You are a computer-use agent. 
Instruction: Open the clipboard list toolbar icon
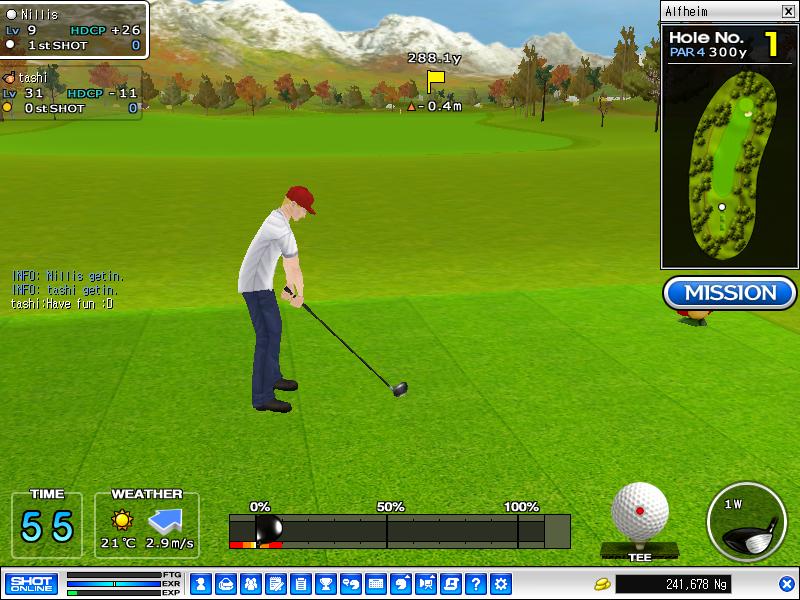[x=300, y=584]
